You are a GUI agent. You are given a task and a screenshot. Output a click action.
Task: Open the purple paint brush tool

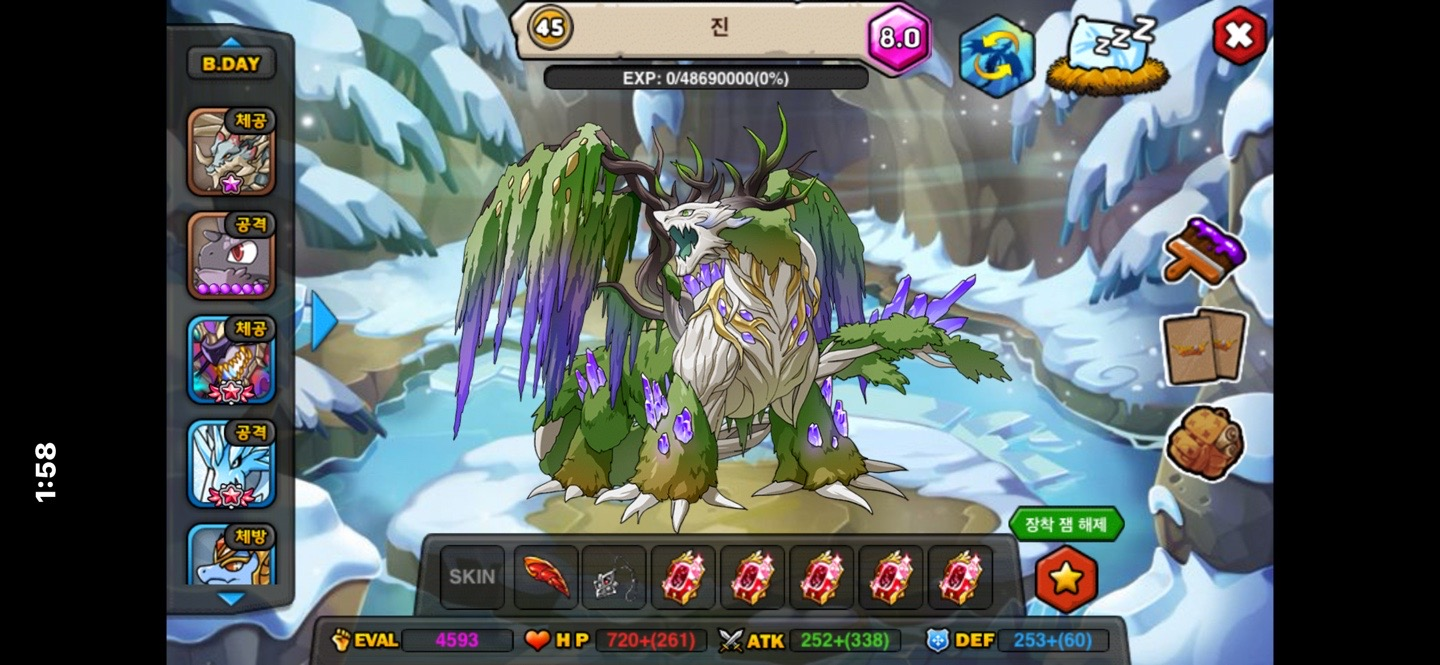1206,251
